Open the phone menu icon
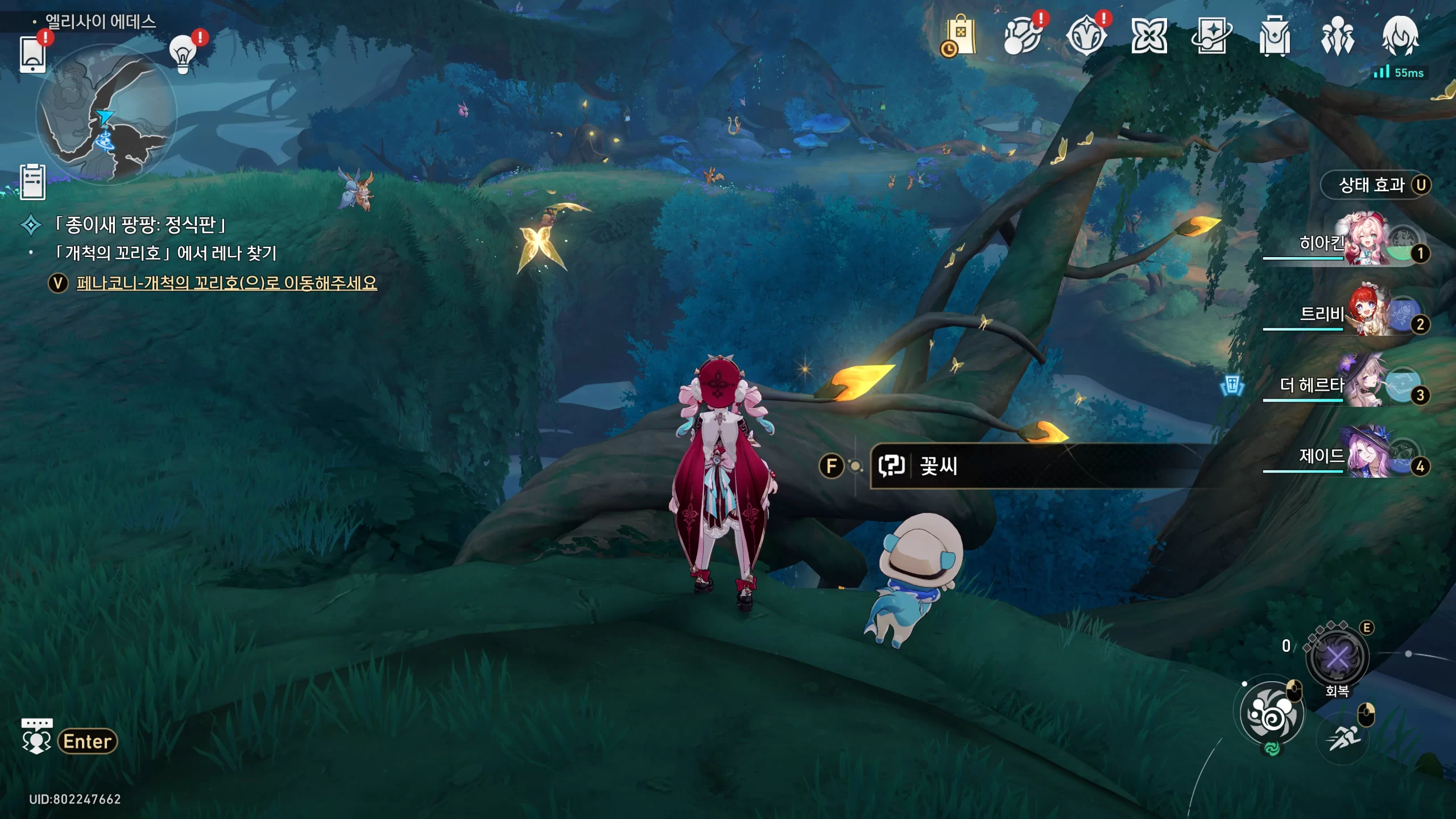 click(32, 55)
